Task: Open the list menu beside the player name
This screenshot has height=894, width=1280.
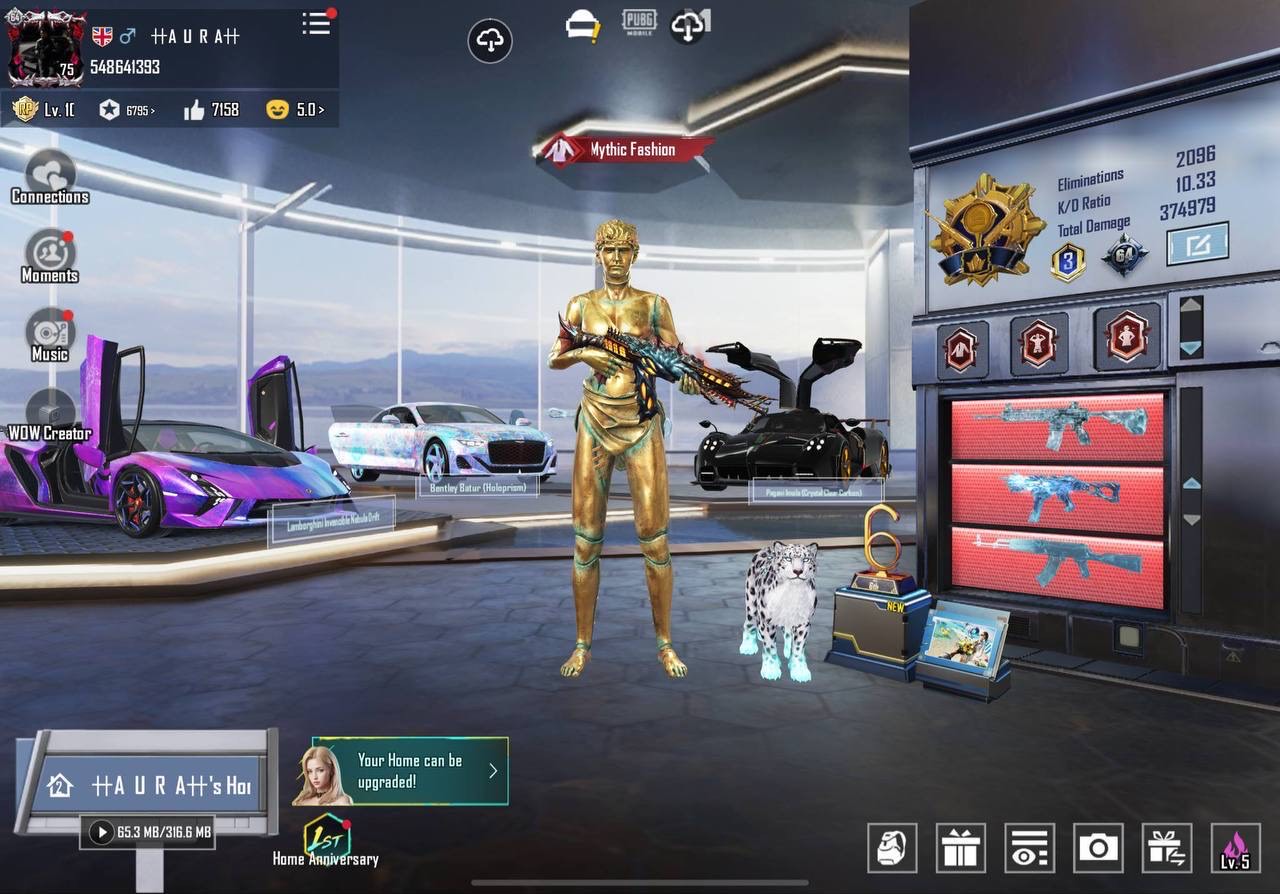Action: [x=317, y=24]
